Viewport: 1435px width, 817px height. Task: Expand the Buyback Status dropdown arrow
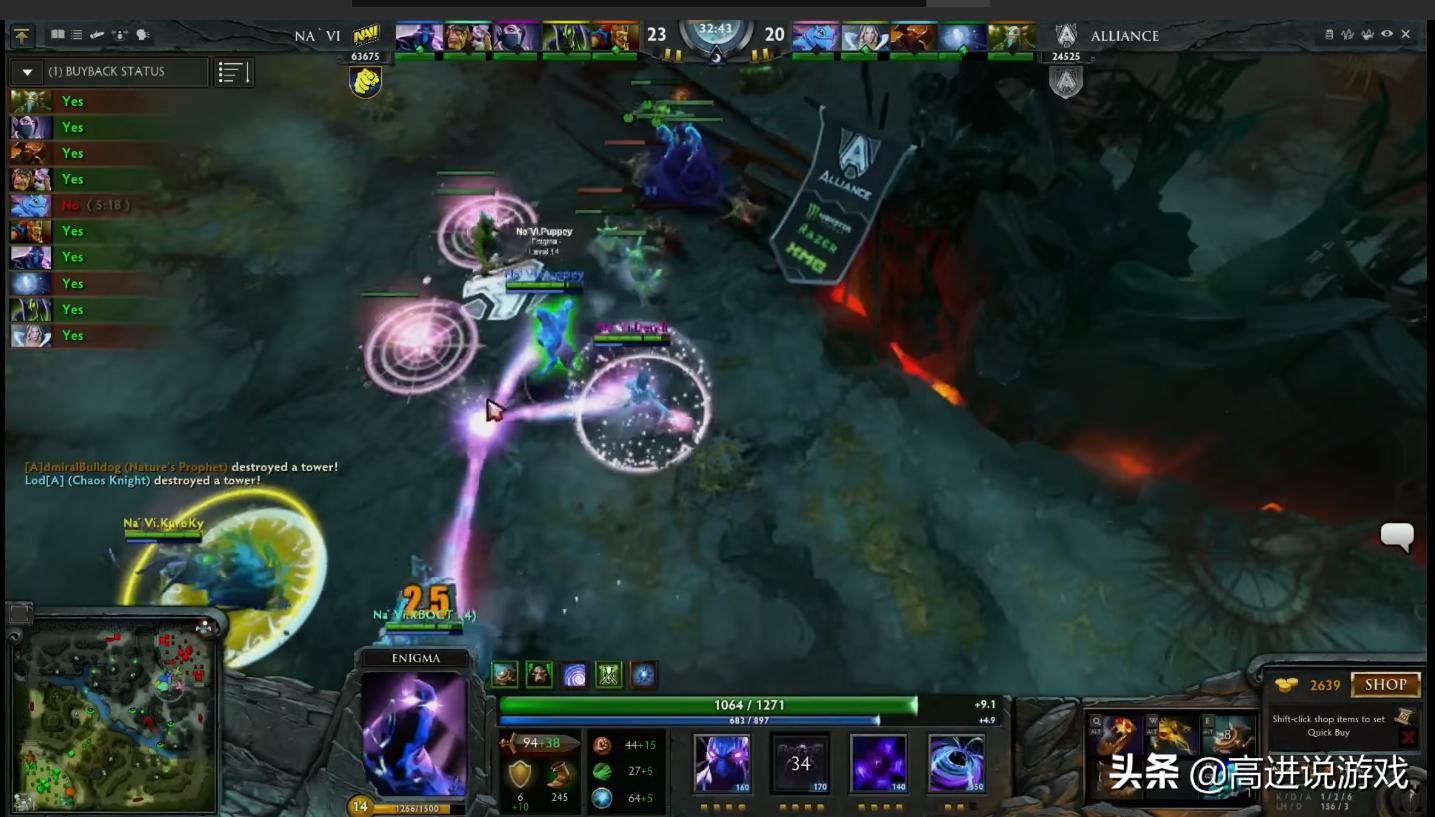pos(27,72)
